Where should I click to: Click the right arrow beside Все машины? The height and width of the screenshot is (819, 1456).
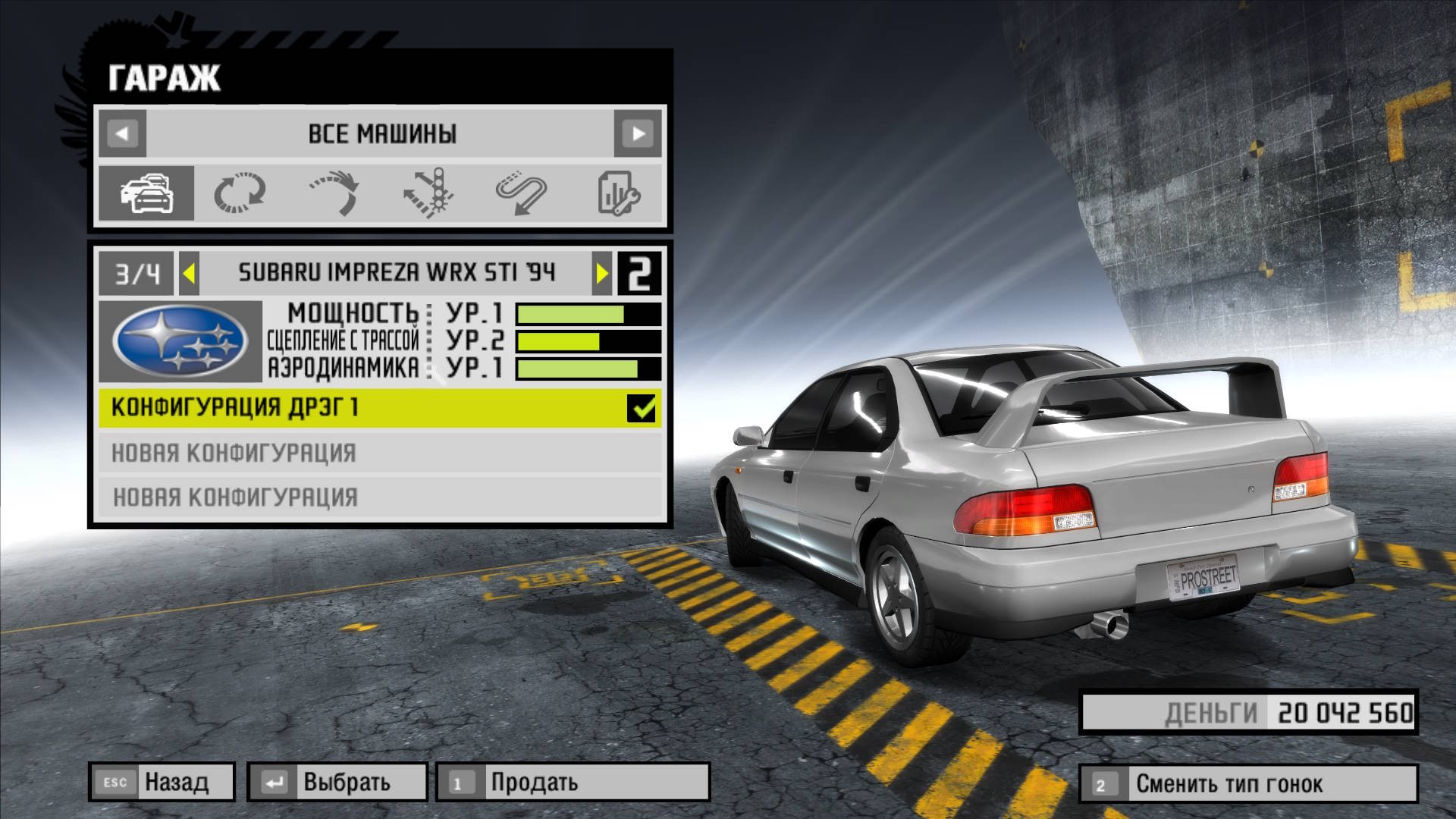[x=638, y=134]
